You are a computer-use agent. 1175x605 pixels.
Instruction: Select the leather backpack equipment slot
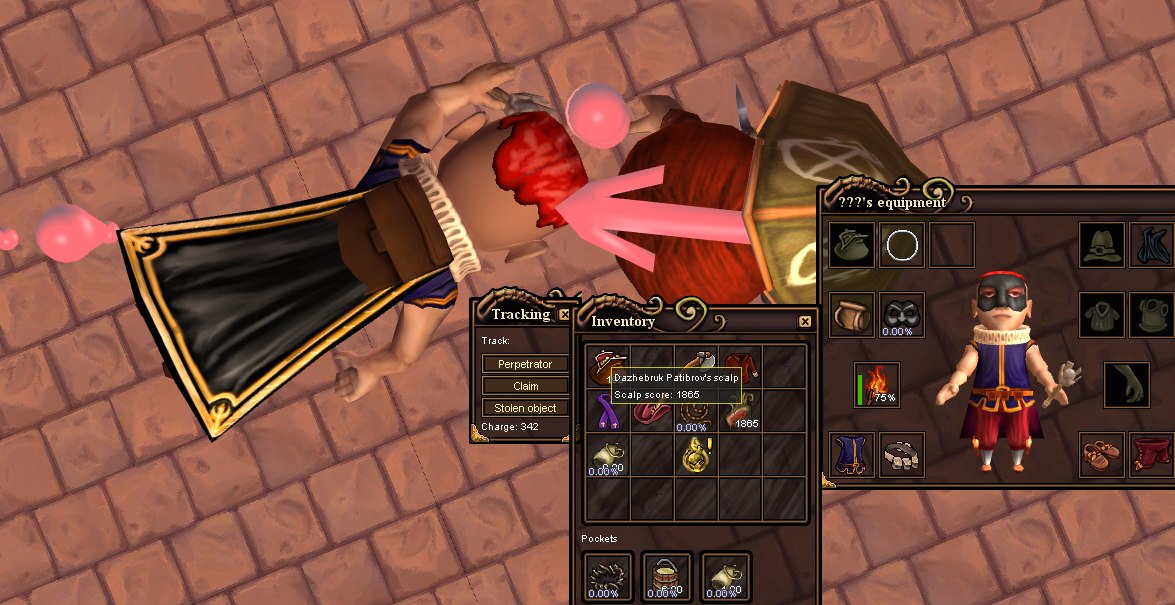pyautogui.click(x=852, y=315)
